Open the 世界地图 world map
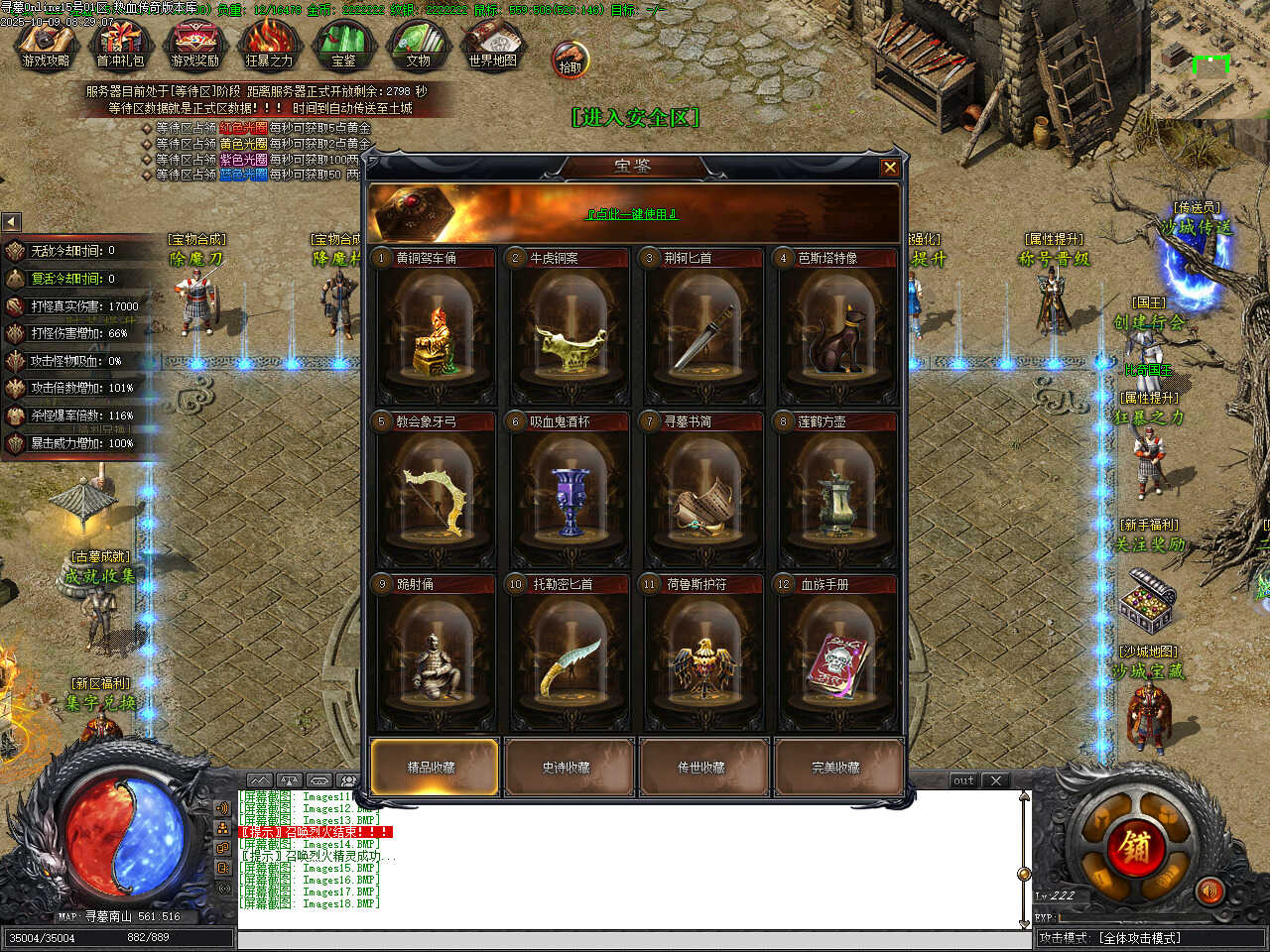The width and height of the screenshot is (1270, 952). [x=493, y=46]
